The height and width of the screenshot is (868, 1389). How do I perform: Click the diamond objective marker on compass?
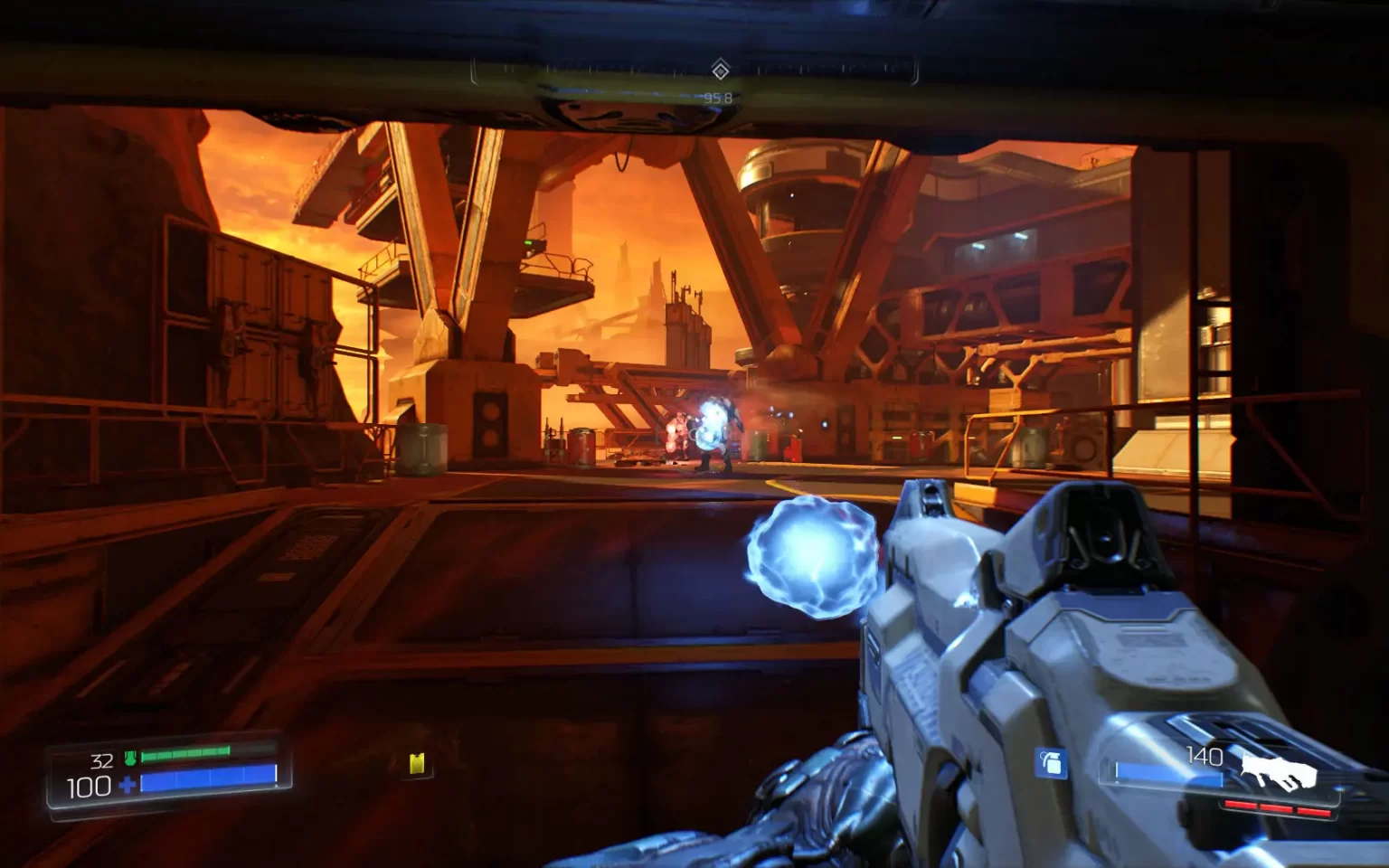pyautogui.click(x=720, y=70)
